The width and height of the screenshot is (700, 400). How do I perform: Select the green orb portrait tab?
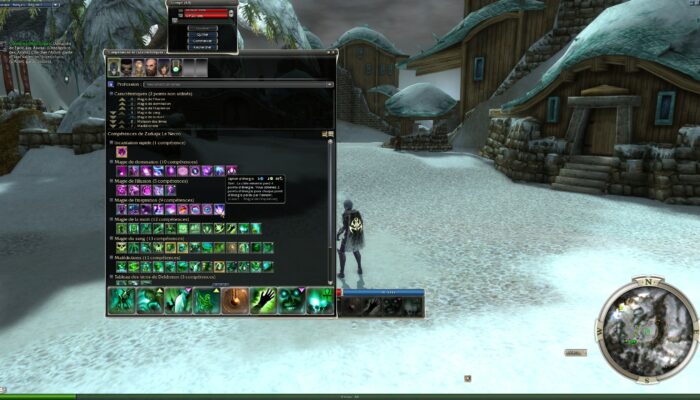click(x=177, y=67)
